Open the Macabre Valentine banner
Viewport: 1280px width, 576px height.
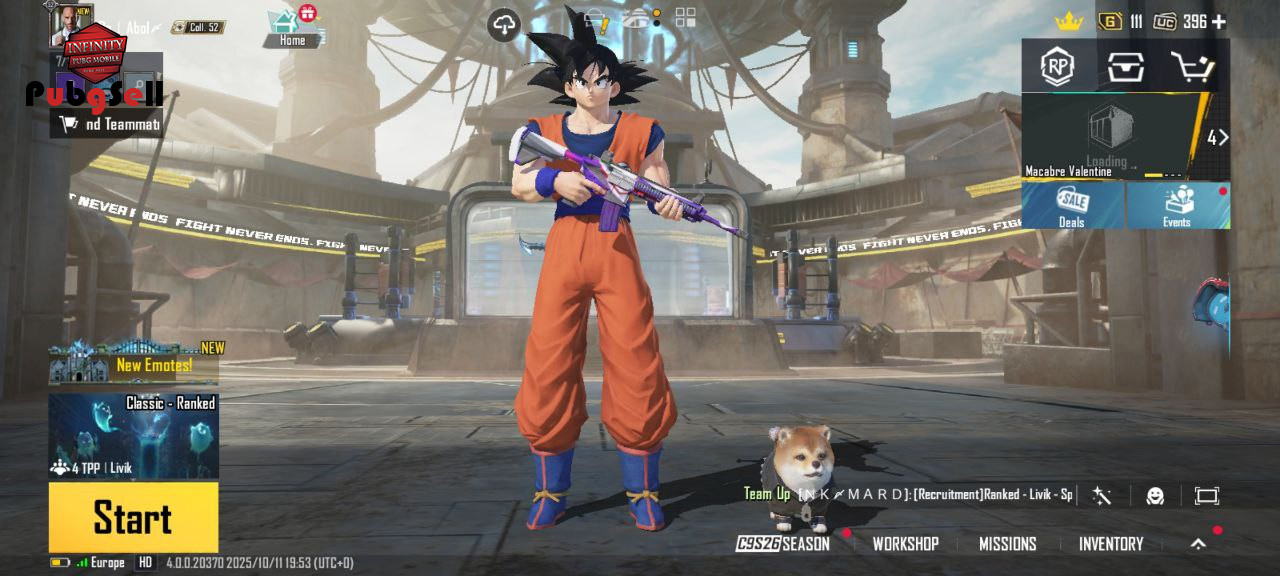1110,137
